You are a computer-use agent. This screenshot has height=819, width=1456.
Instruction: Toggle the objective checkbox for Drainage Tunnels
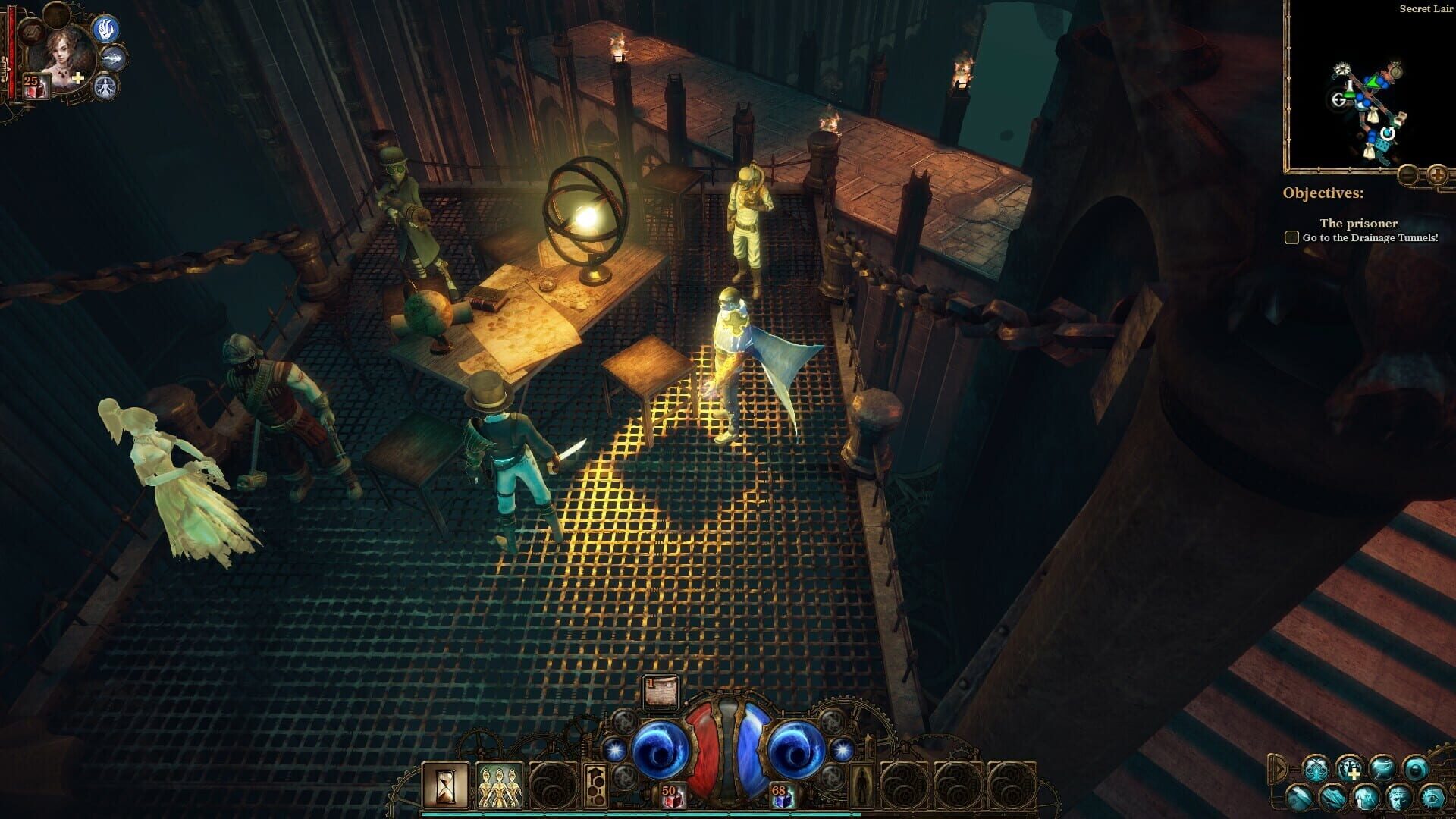click(1291, 237)
